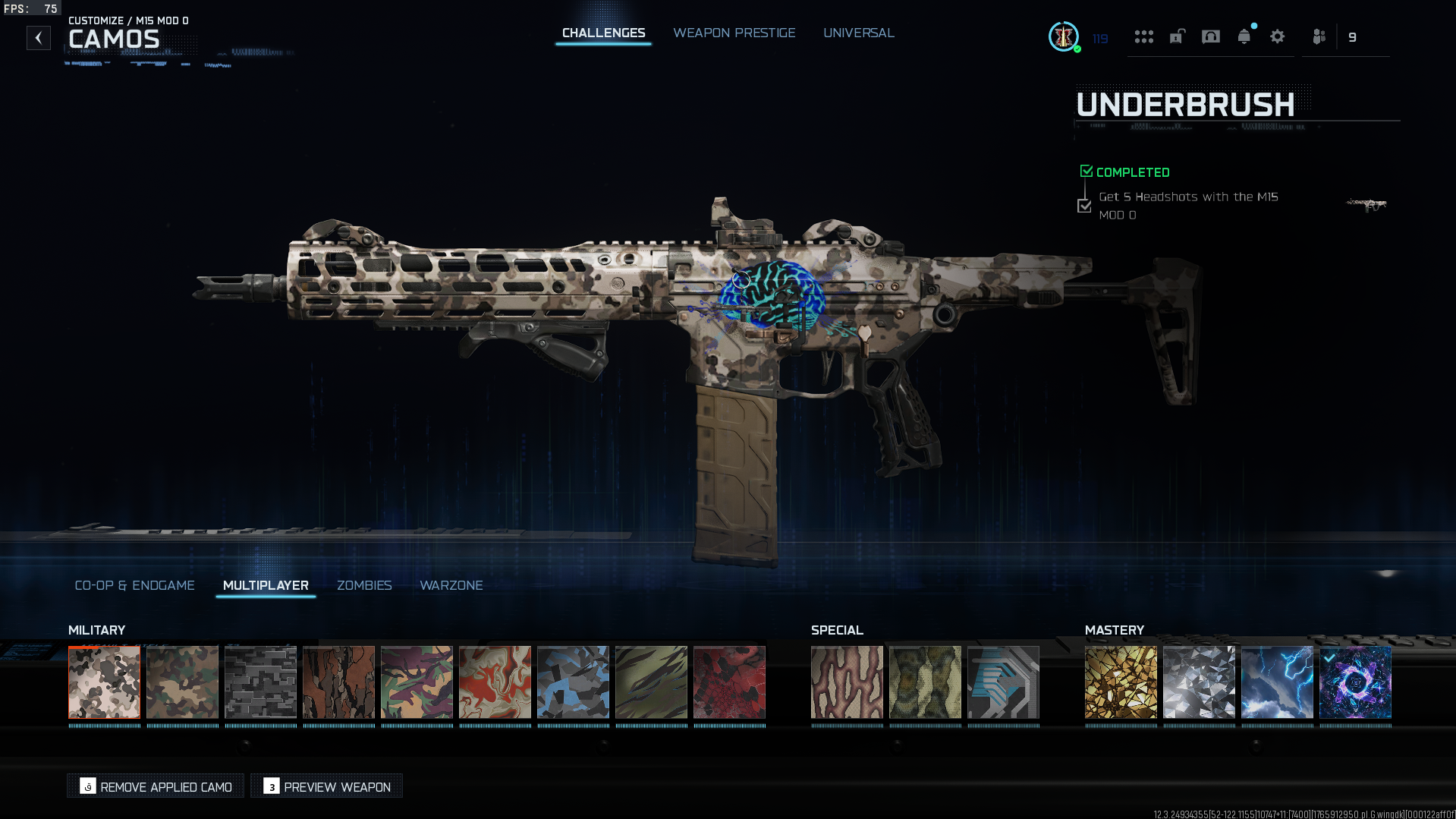Go back using the arrow button
The width and height of the screenshot is (1456, 819).
click(x=39, y=38)
